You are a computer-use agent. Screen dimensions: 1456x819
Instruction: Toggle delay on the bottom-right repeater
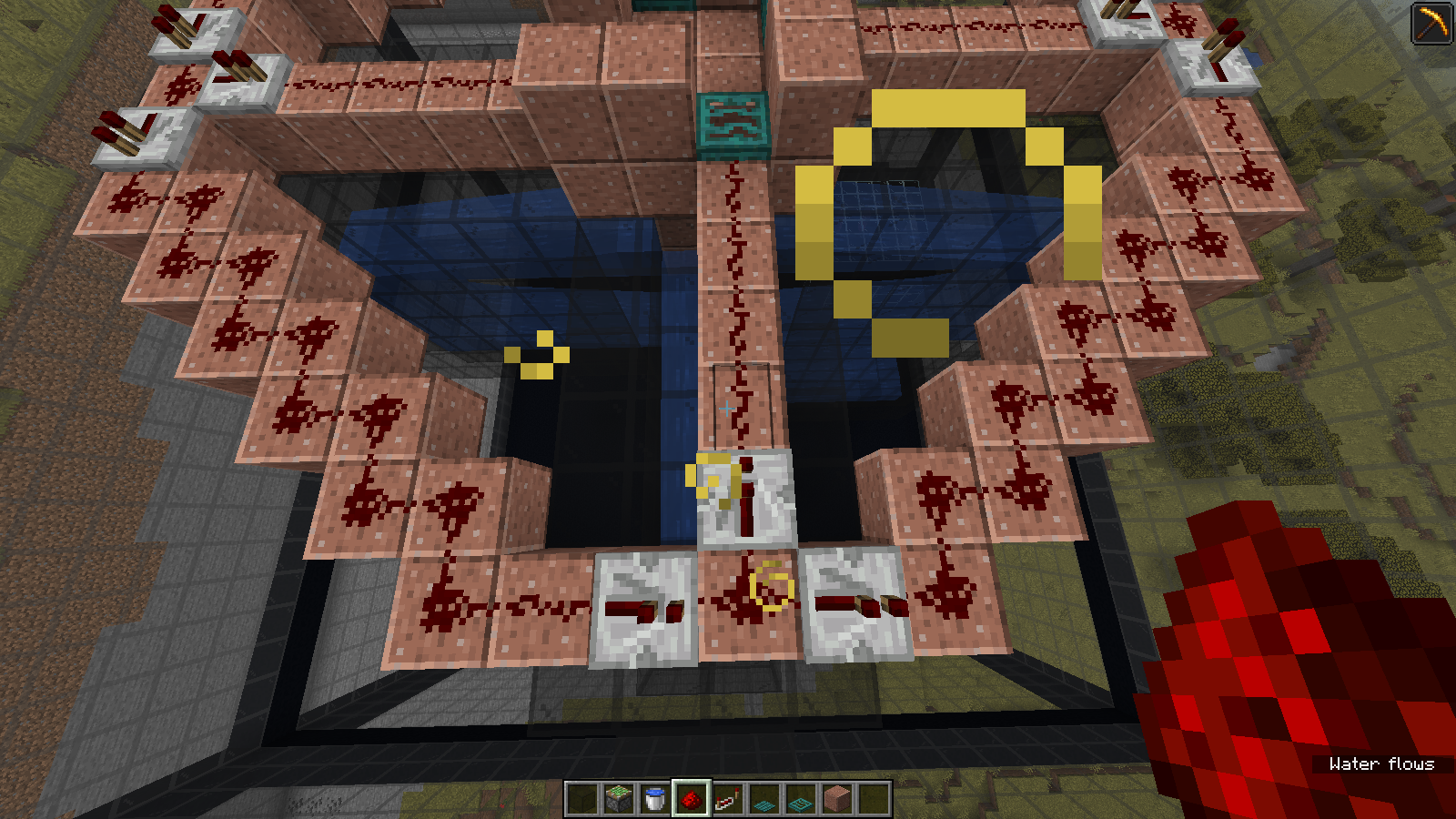(855, 602)
